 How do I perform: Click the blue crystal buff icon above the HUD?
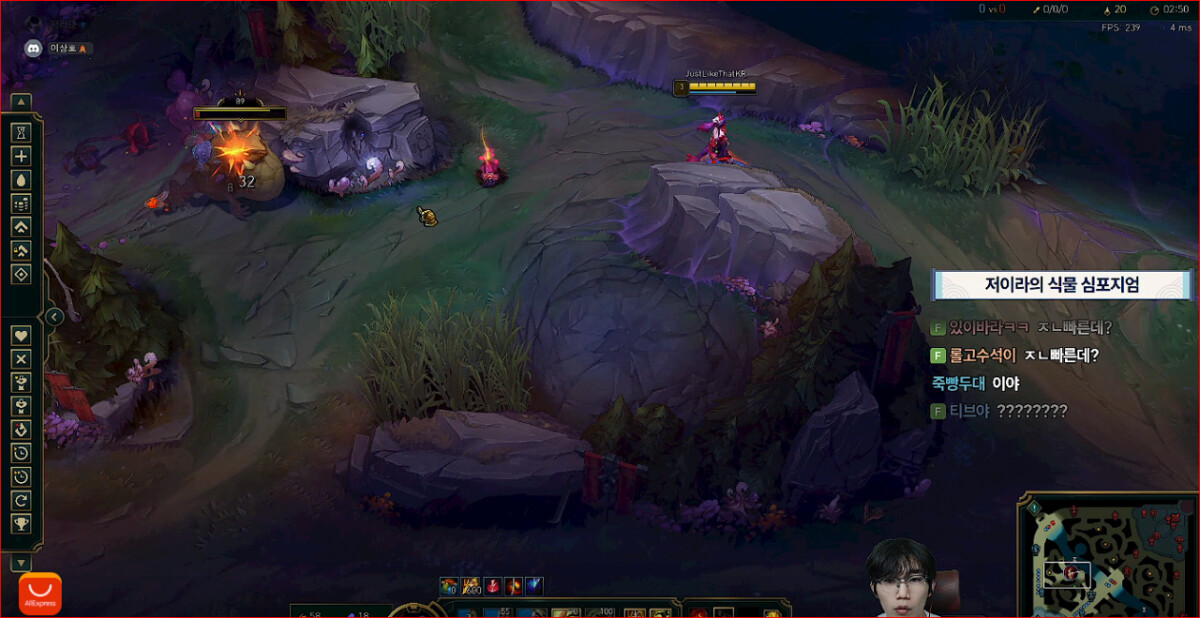tap(535, 586)
